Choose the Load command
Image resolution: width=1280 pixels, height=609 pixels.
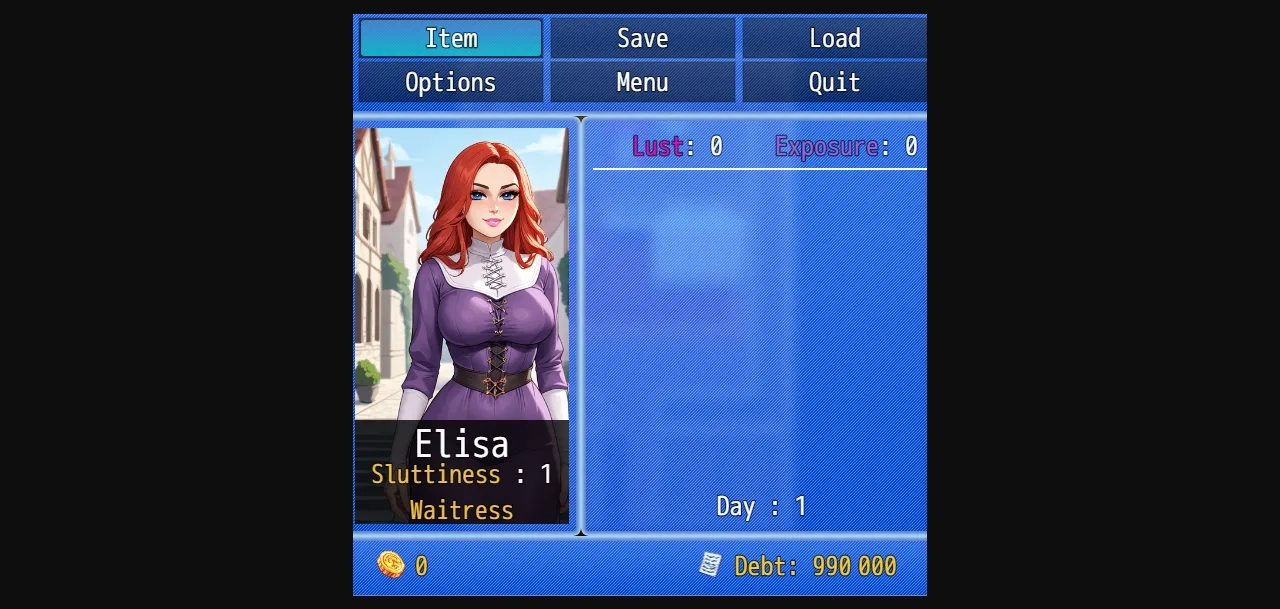click(834, 38)
